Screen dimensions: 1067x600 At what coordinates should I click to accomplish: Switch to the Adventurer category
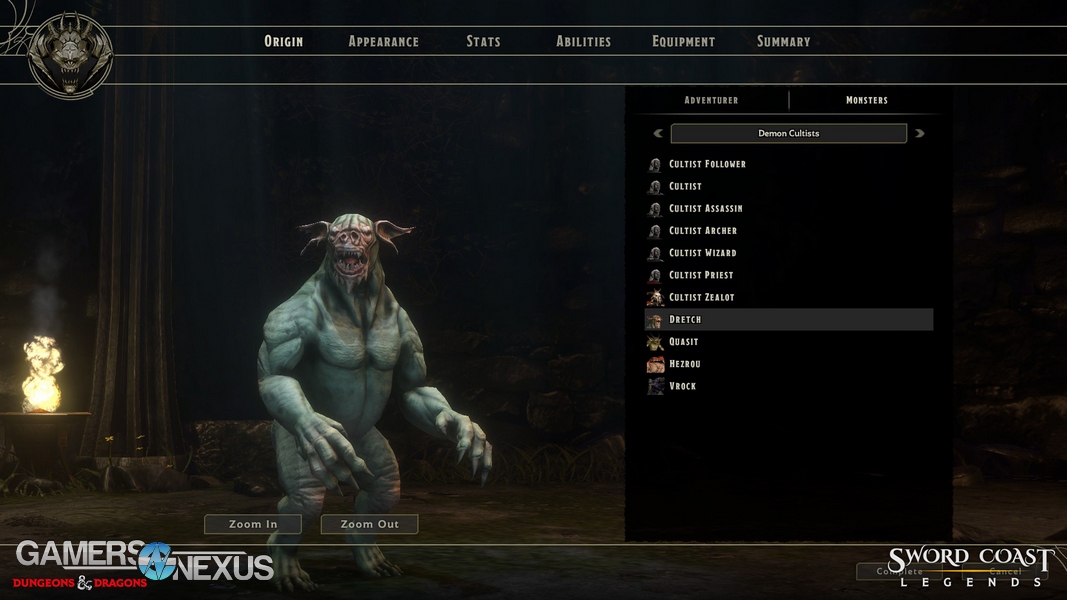click(x=711, y=100)
